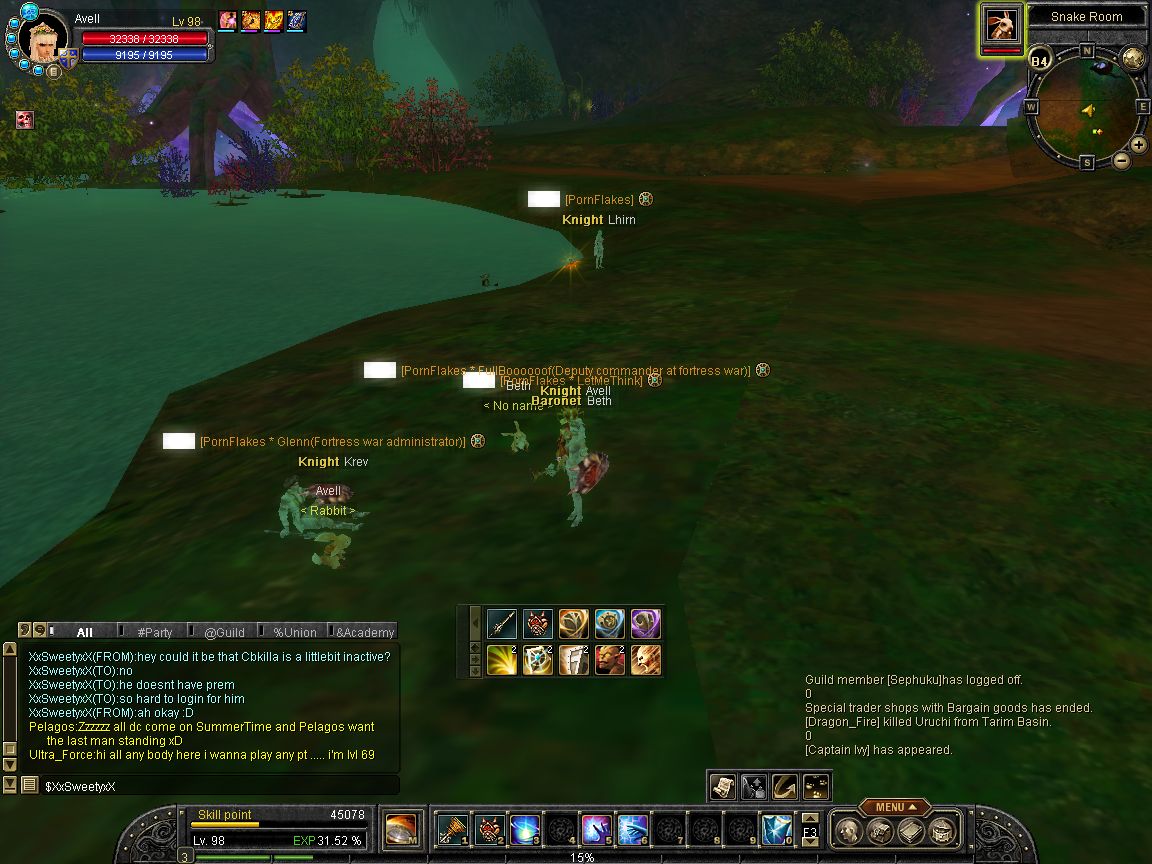Show the All chat tab
Screen dimensions: 1152x864
point(84,632)
